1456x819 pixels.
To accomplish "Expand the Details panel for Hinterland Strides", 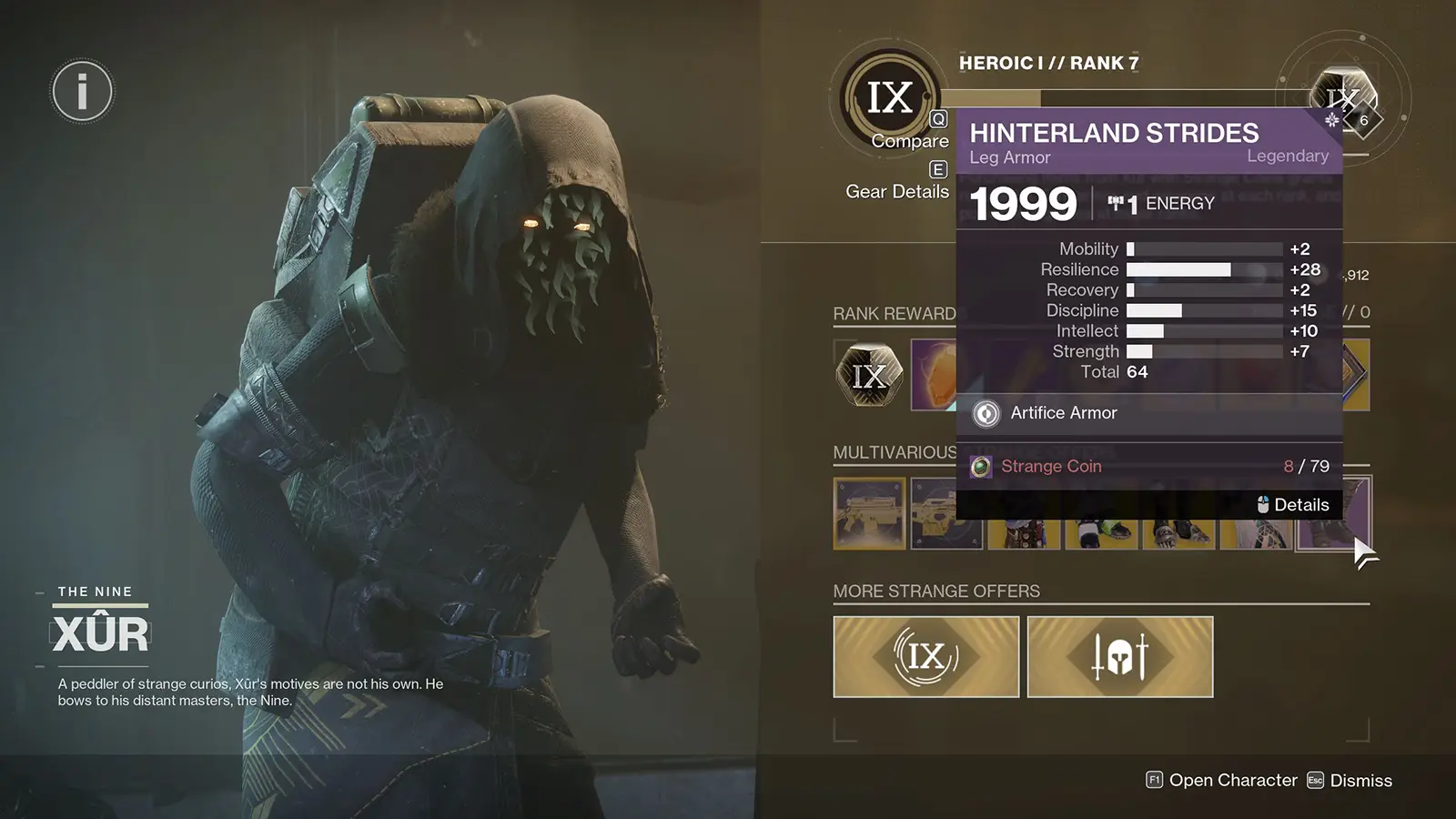I will [x=1302, y=504].
